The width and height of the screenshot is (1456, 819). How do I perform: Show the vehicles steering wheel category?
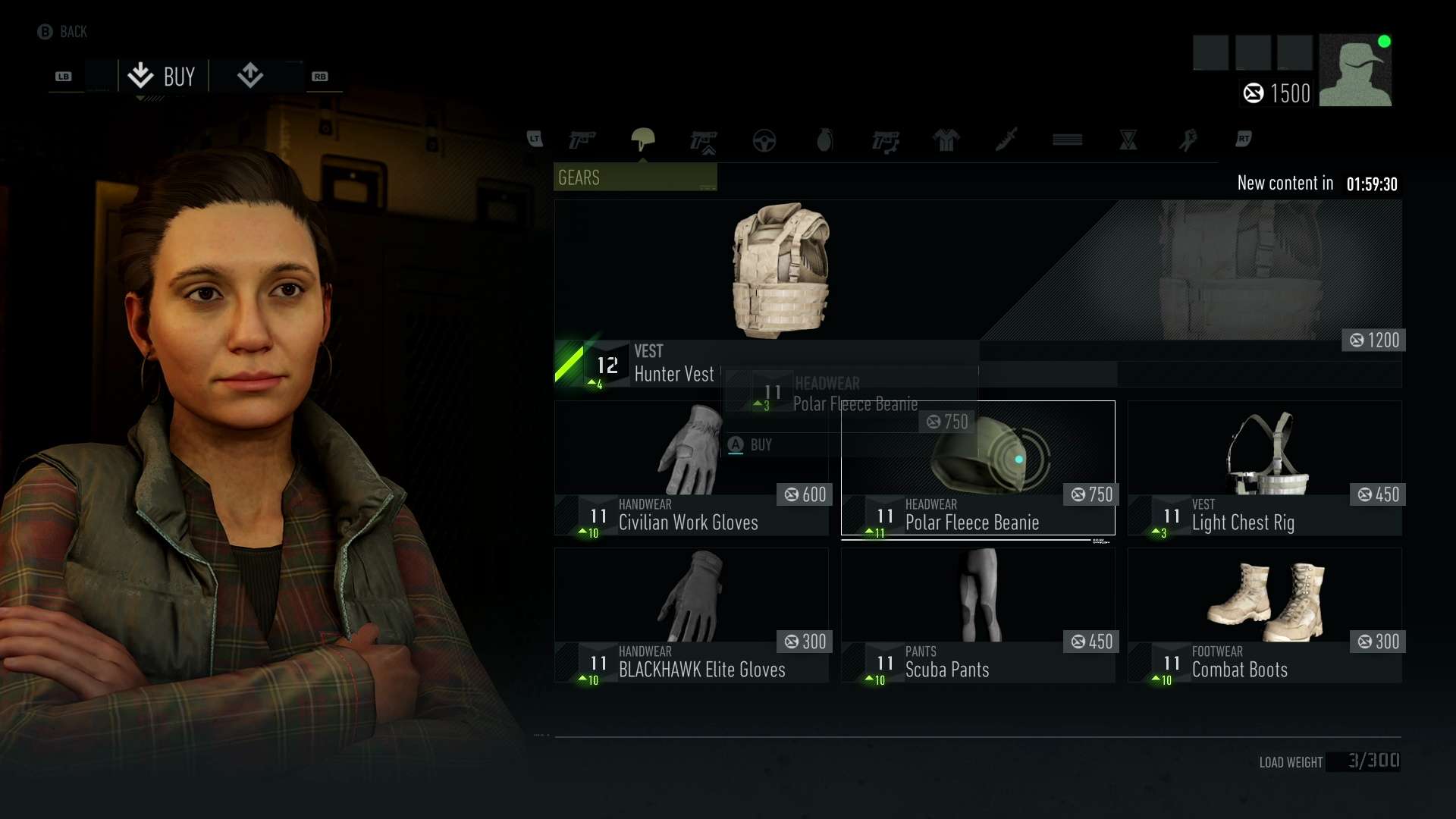coord(764,140)
